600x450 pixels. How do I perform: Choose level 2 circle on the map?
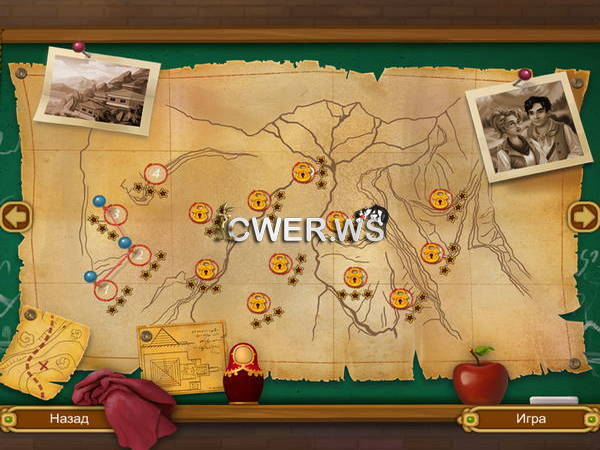click(139, 254)
